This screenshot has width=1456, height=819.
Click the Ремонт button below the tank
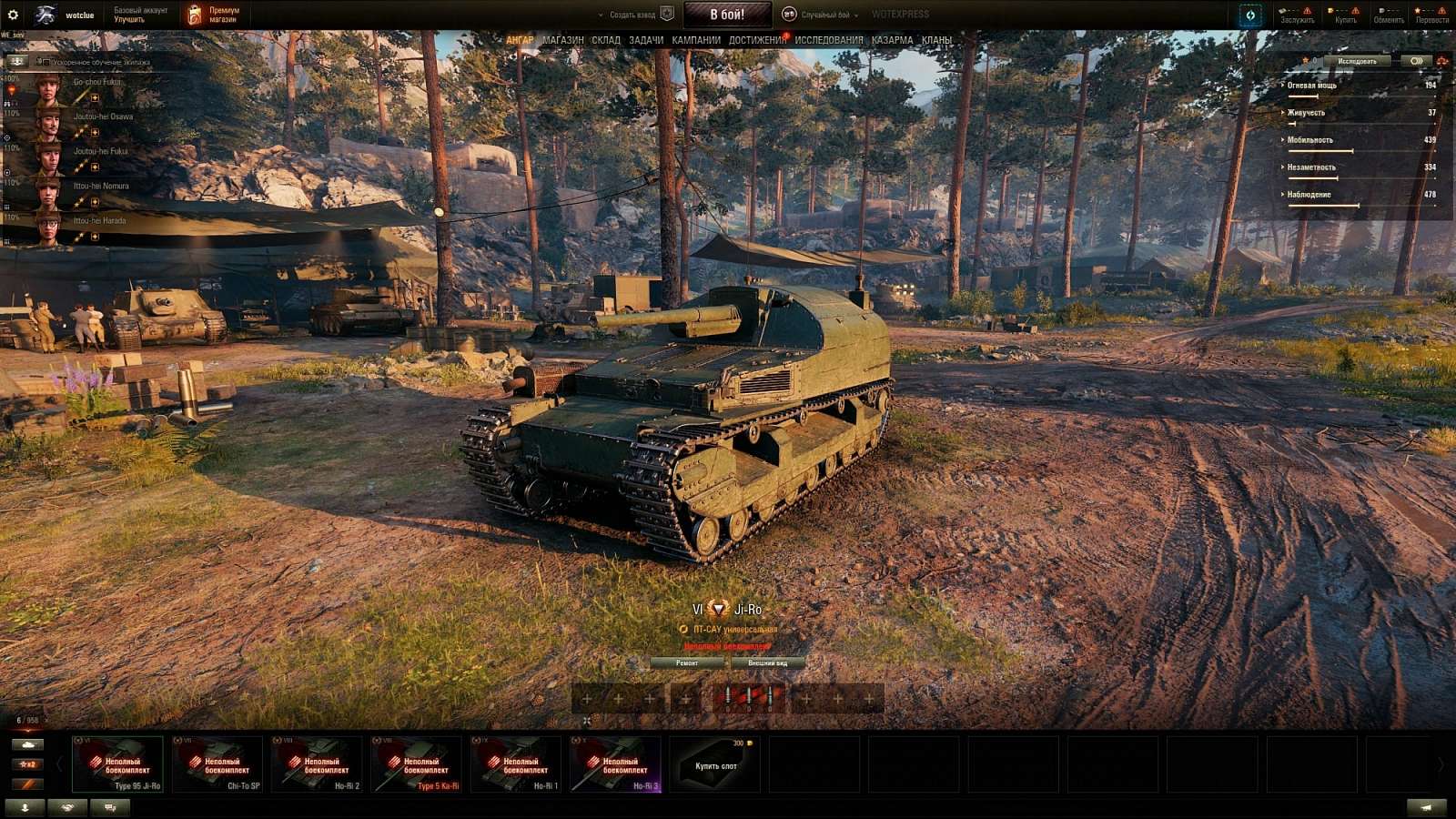(x=689, y=664)
